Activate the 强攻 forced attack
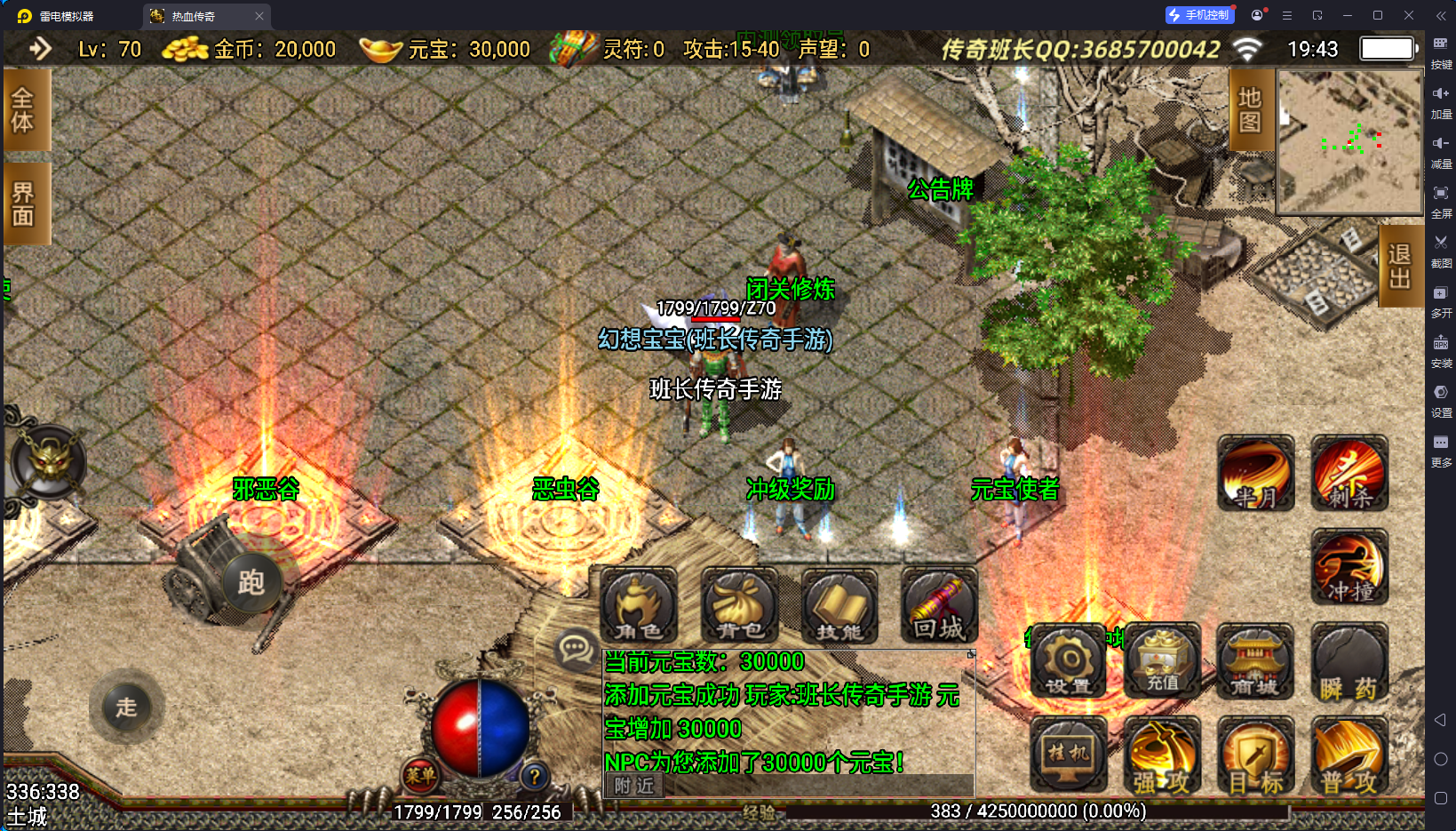 1162,756
